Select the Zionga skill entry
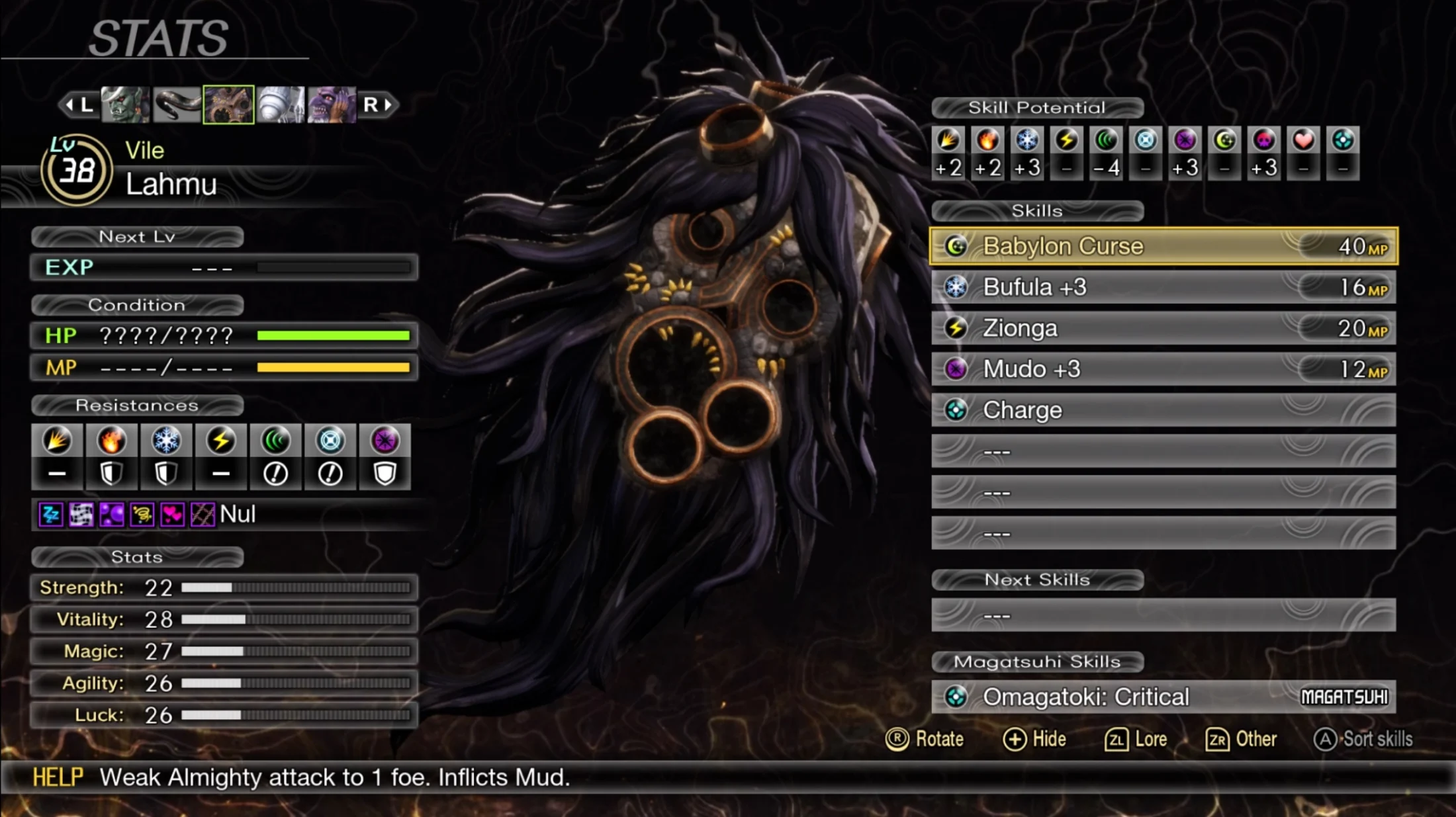Image resolution: width=1456 pixels, height=817 pixels. [x=1163, y=328]
